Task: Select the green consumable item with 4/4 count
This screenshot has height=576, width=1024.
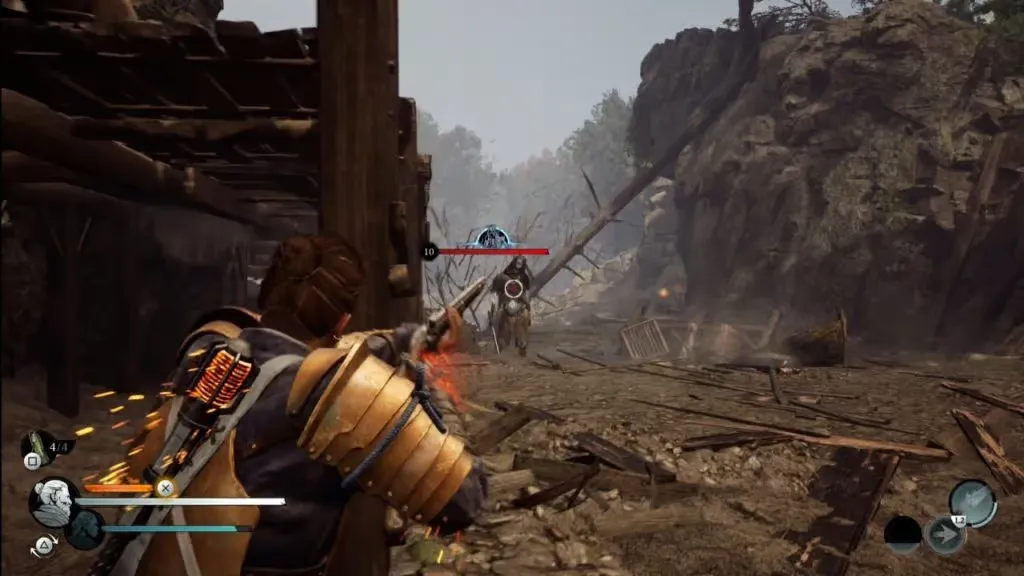Action: pos(36,444)
